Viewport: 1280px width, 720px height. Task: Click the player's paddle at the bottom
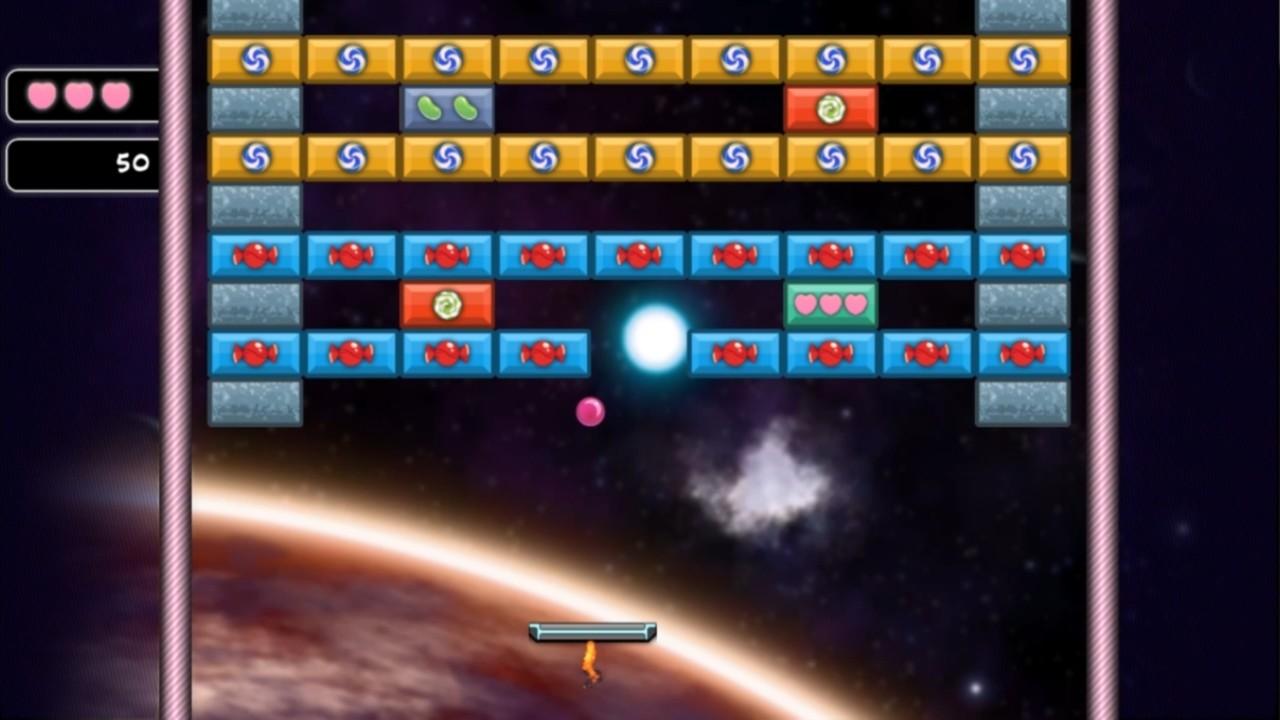point(592,632)
